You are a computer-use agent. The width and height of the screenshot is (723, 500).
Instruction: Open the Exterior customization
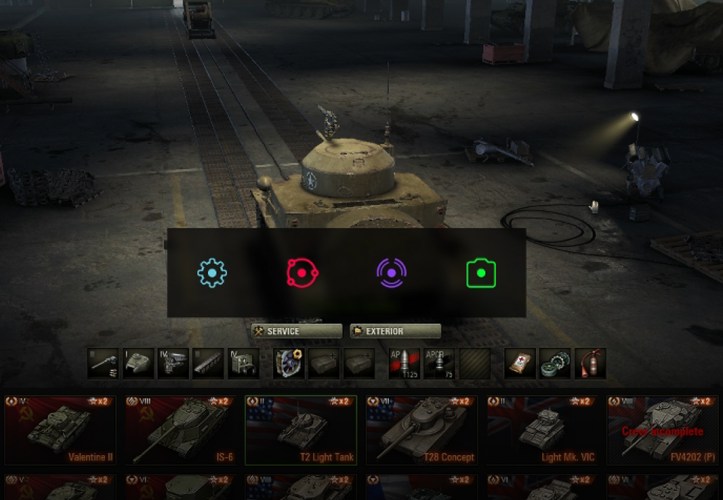[x=395, y=331]
